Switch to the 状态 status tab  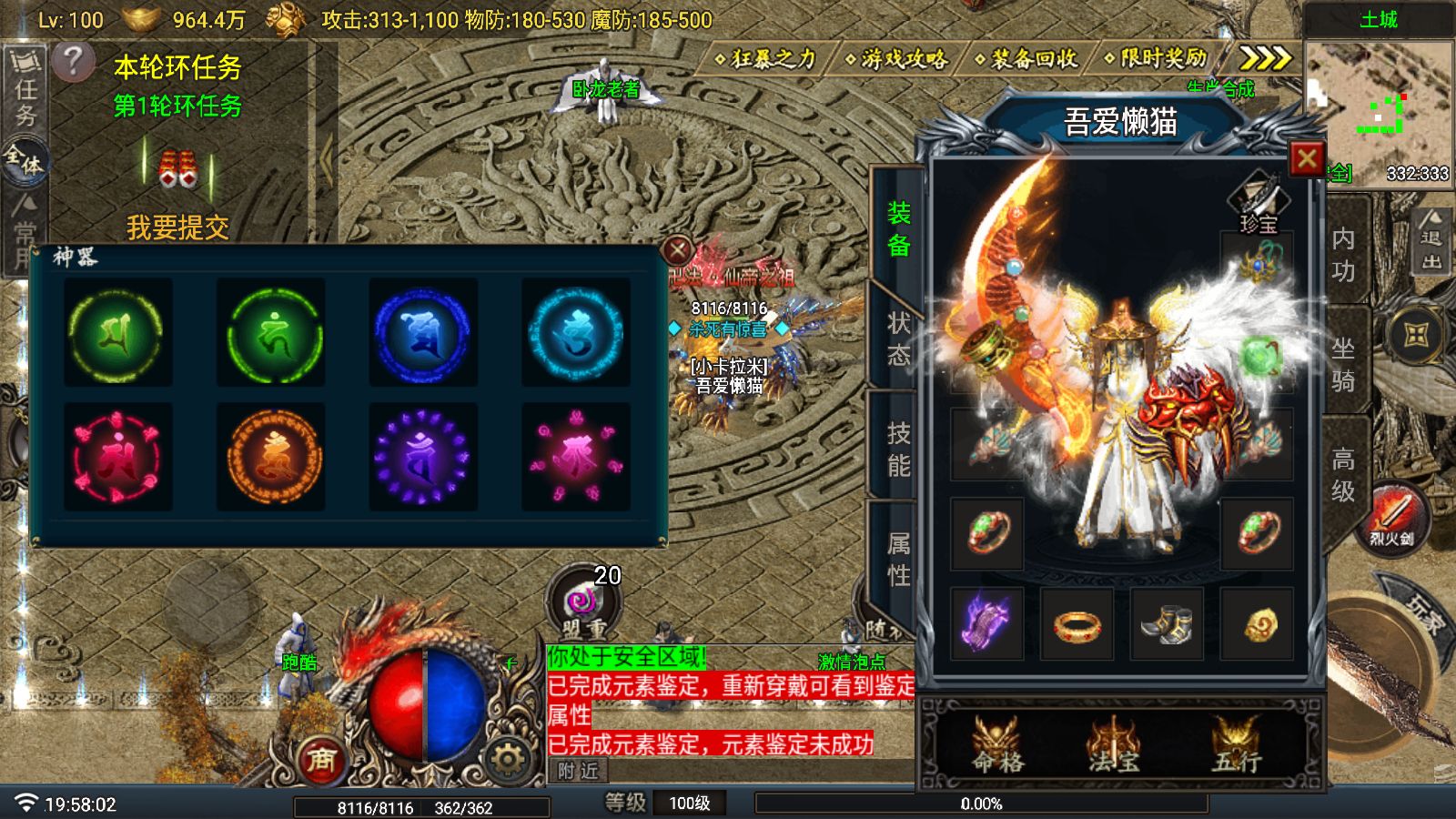pos(898,339)
